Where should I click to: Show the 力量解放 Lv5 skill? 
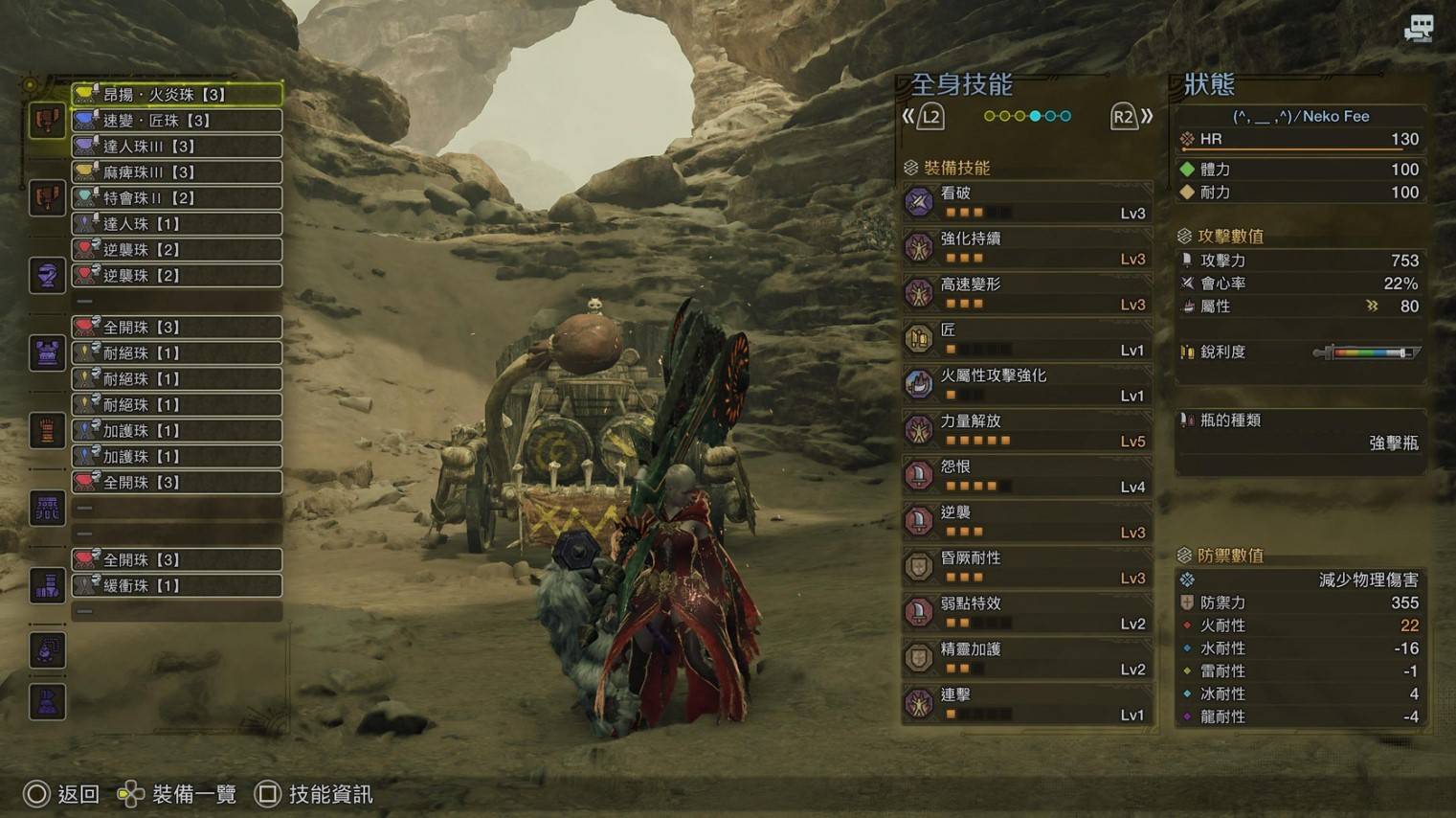1026,430
